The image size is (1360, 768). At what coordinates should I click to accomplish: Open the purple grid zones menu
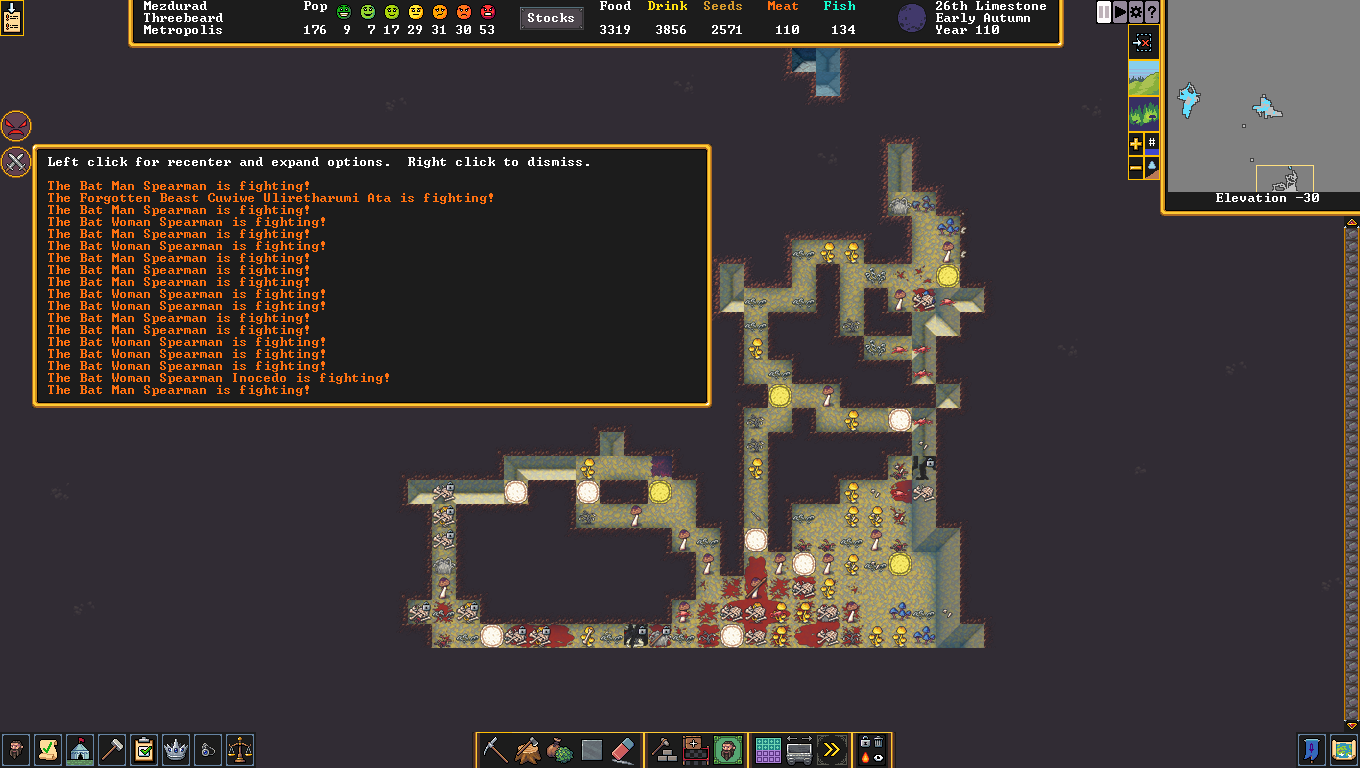tap(768, 750)
